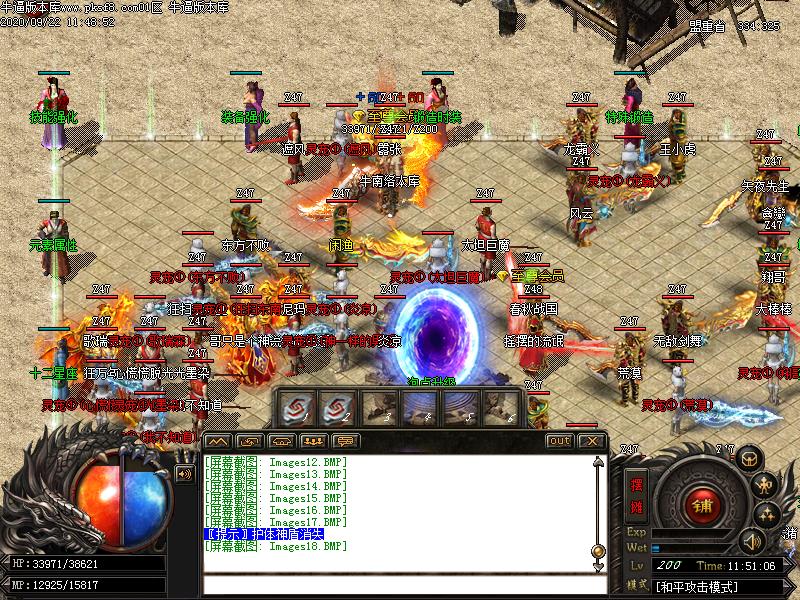Click the chat panel's out button

click(x=559, y=441)
